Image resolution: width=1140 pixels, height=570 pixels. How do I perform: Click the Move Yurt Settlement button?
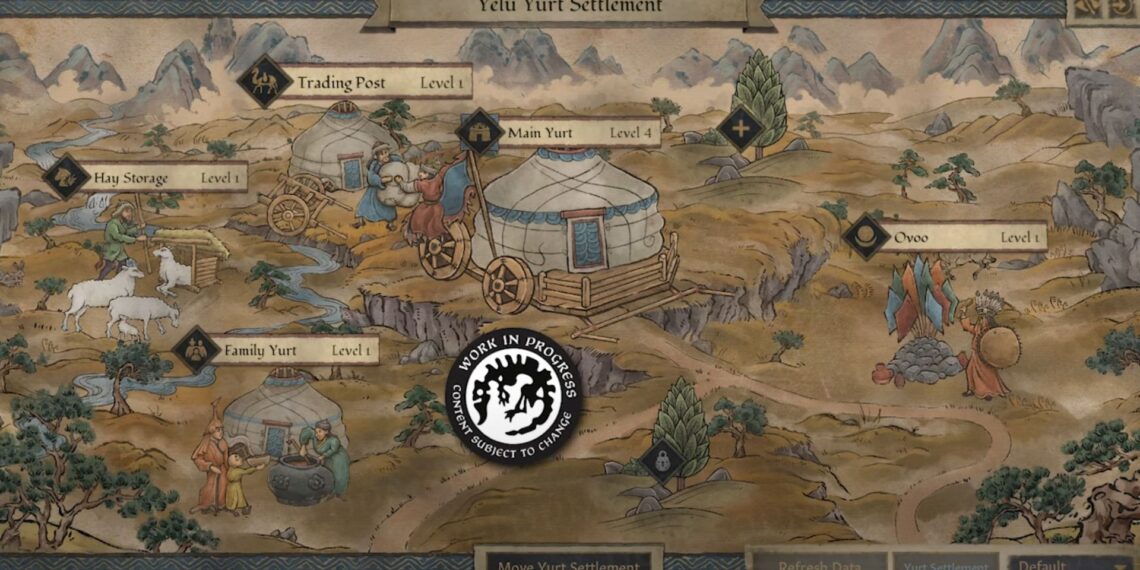568,561
